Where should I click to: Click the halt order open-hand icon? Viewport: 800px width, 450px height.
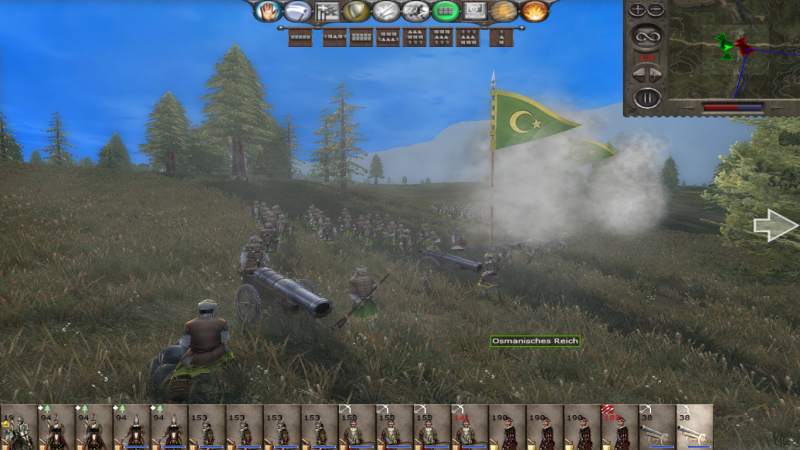268,11
